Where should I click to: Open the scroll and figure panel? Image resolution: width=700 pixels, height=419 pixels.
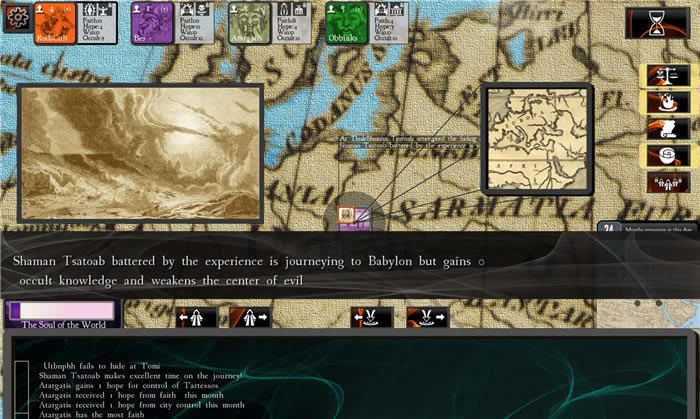click(x=661, y=129)
